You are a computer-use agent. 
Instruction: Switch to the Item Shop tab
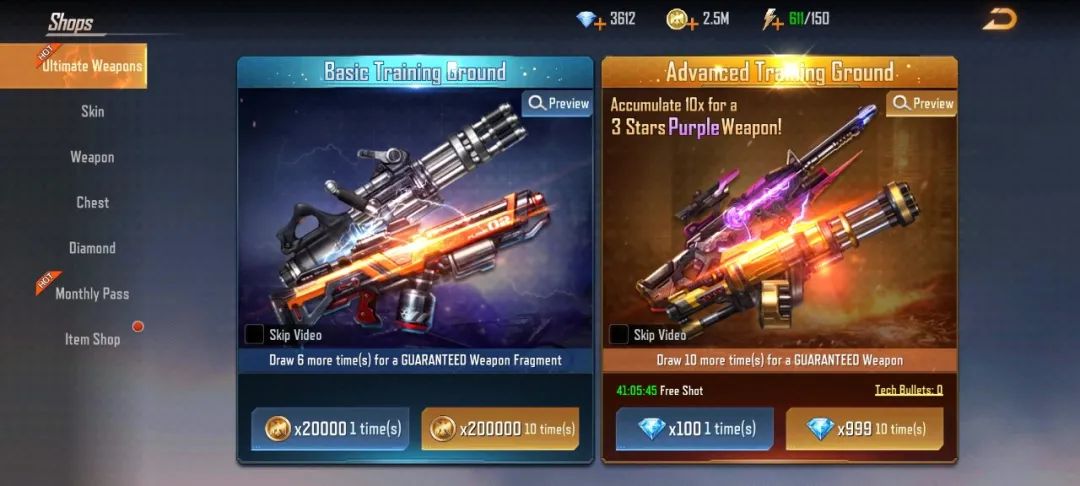coord(92,339)
